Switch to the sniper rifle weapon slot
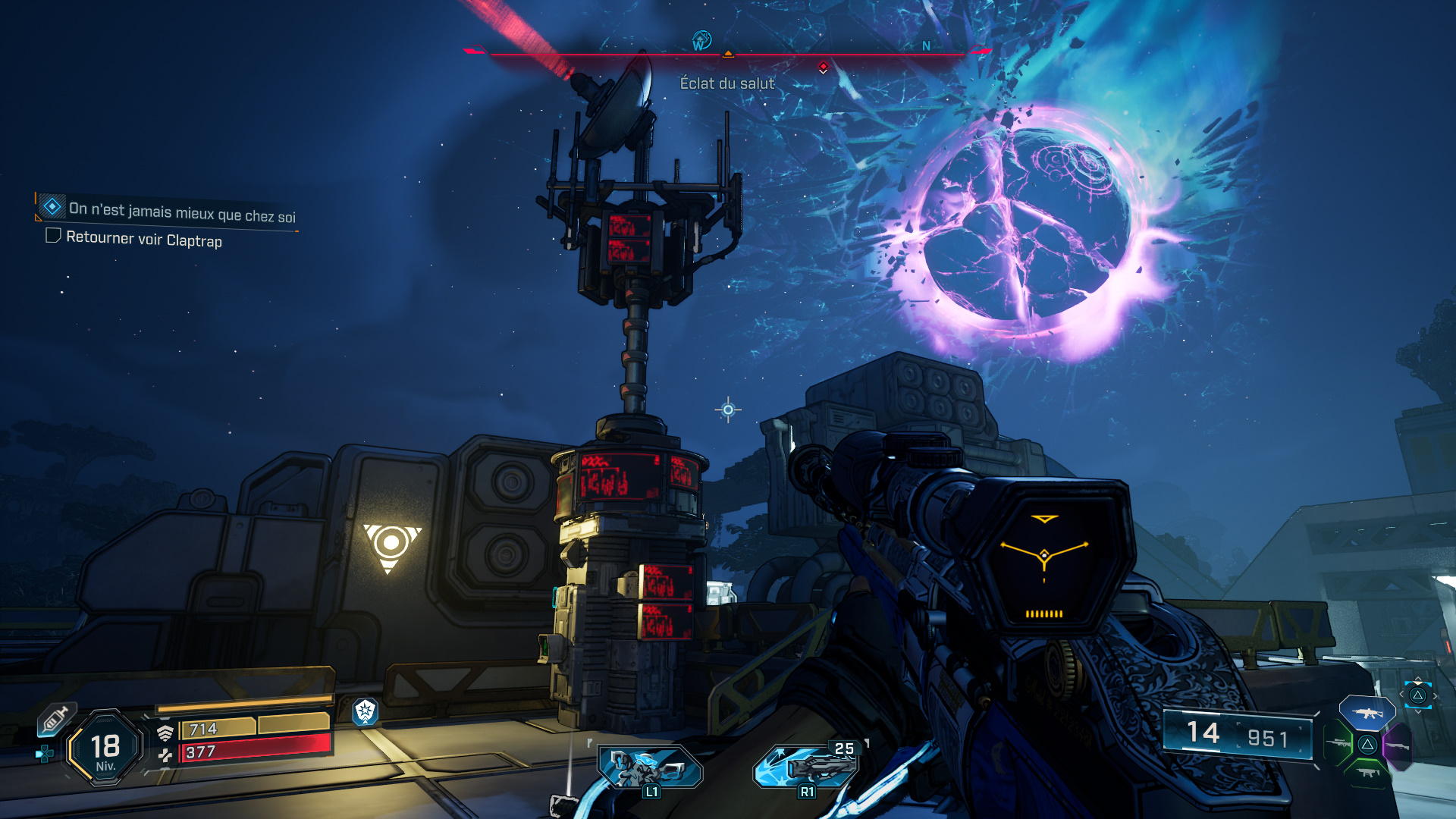The image size is (1456, 819). (x=1338, y=743)
